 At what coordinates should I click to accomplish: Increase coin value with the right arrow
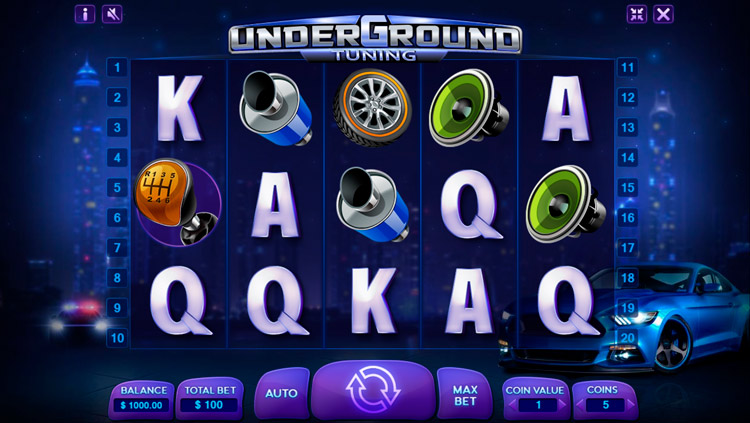(560, 405)
